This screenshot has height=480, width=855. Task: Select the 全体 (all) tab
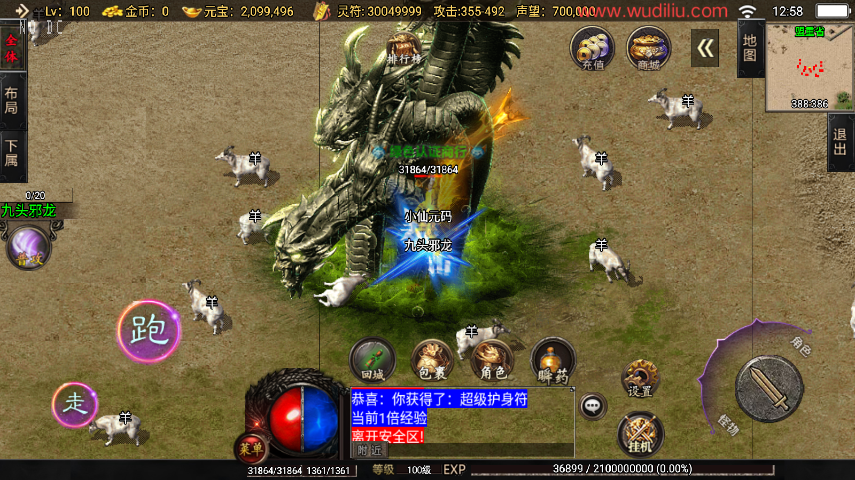pos(12,47)
